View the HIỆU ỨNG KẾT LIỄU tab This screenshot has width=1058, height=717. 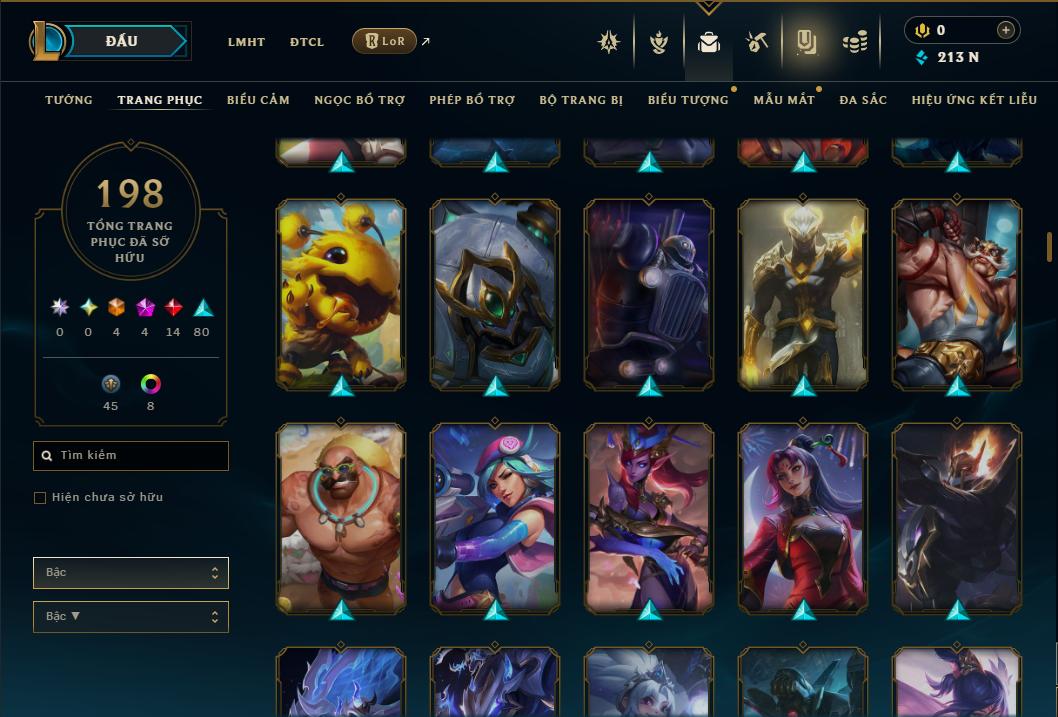974,100
